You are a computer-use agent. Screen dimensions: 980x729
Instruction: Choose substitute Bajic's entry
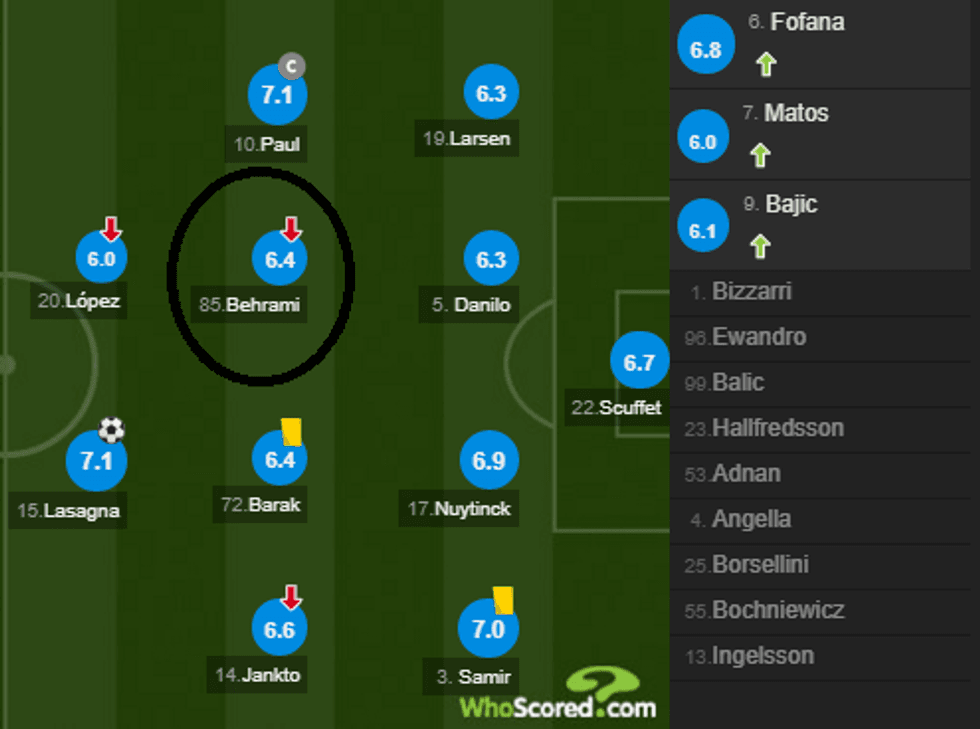[824, 226]
